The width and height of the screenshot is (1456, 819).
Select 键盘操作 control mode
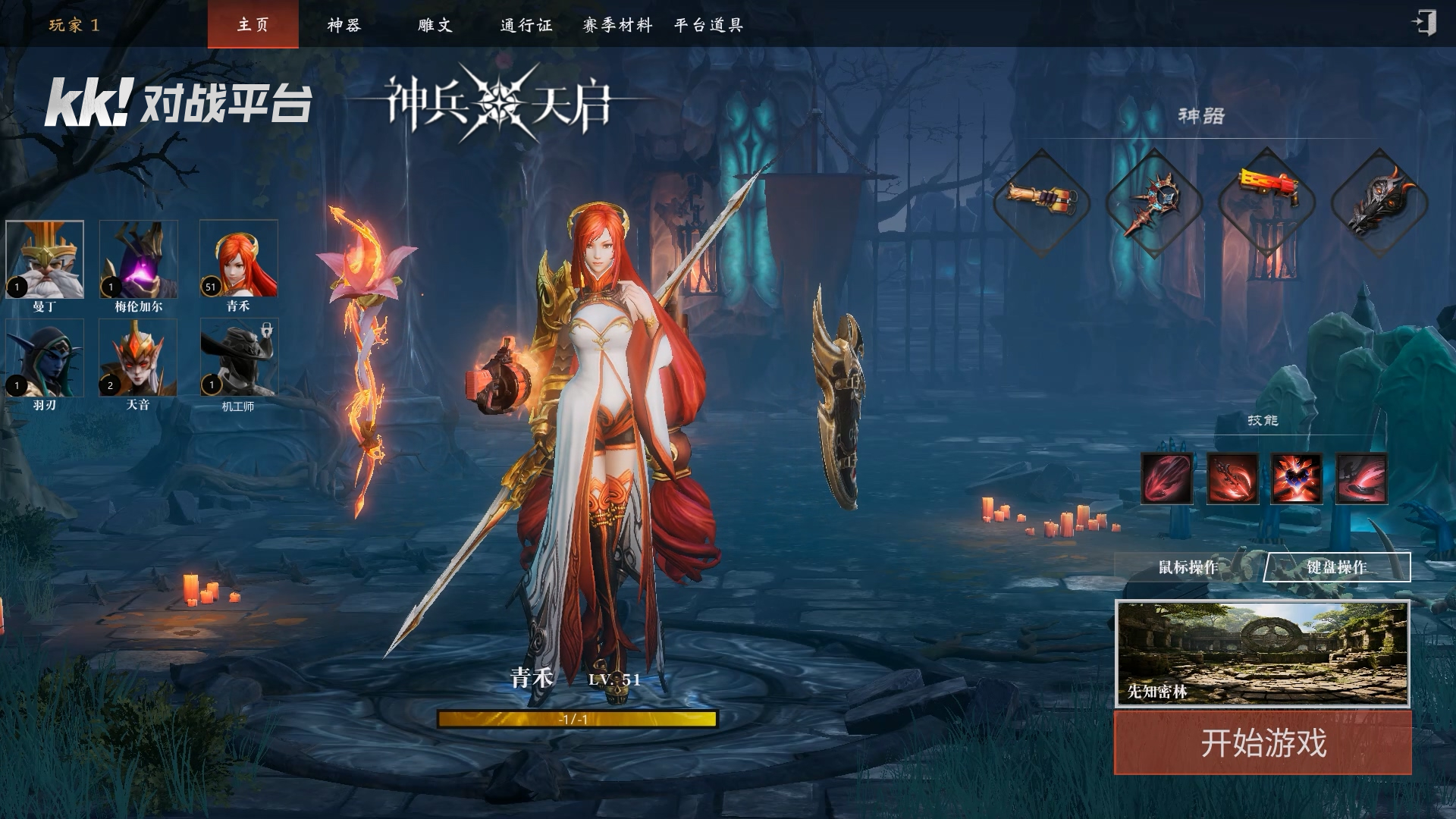tap(1336, 567)
